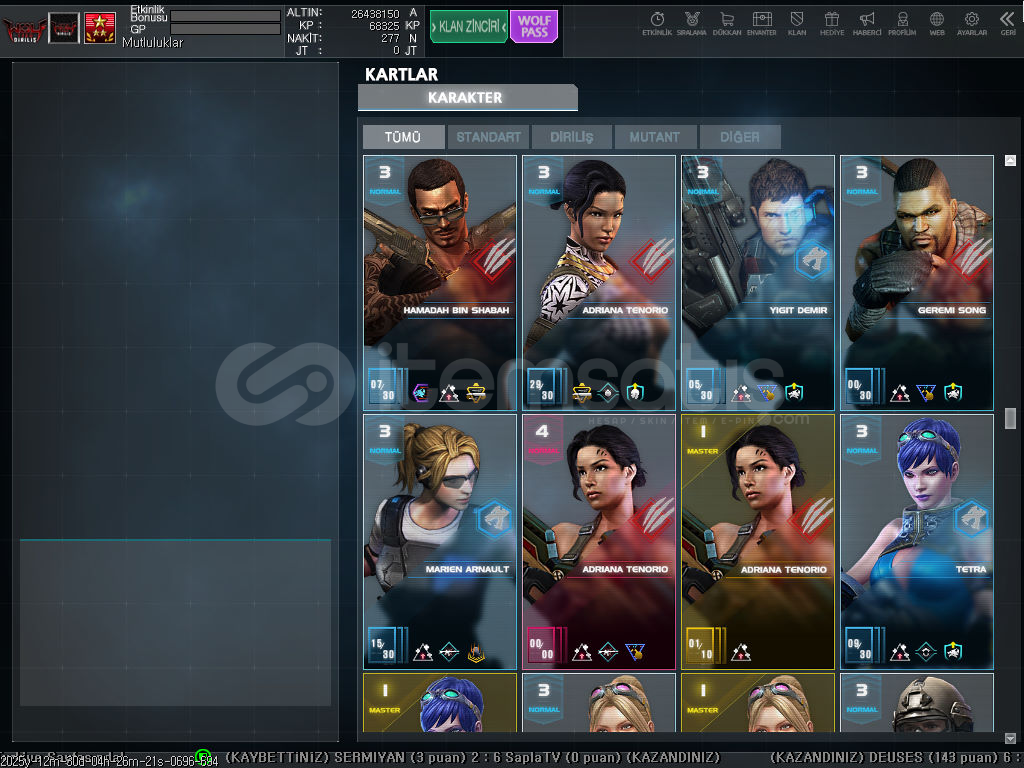
Task: Open the Wolf Pass
Action: point(534,27)
